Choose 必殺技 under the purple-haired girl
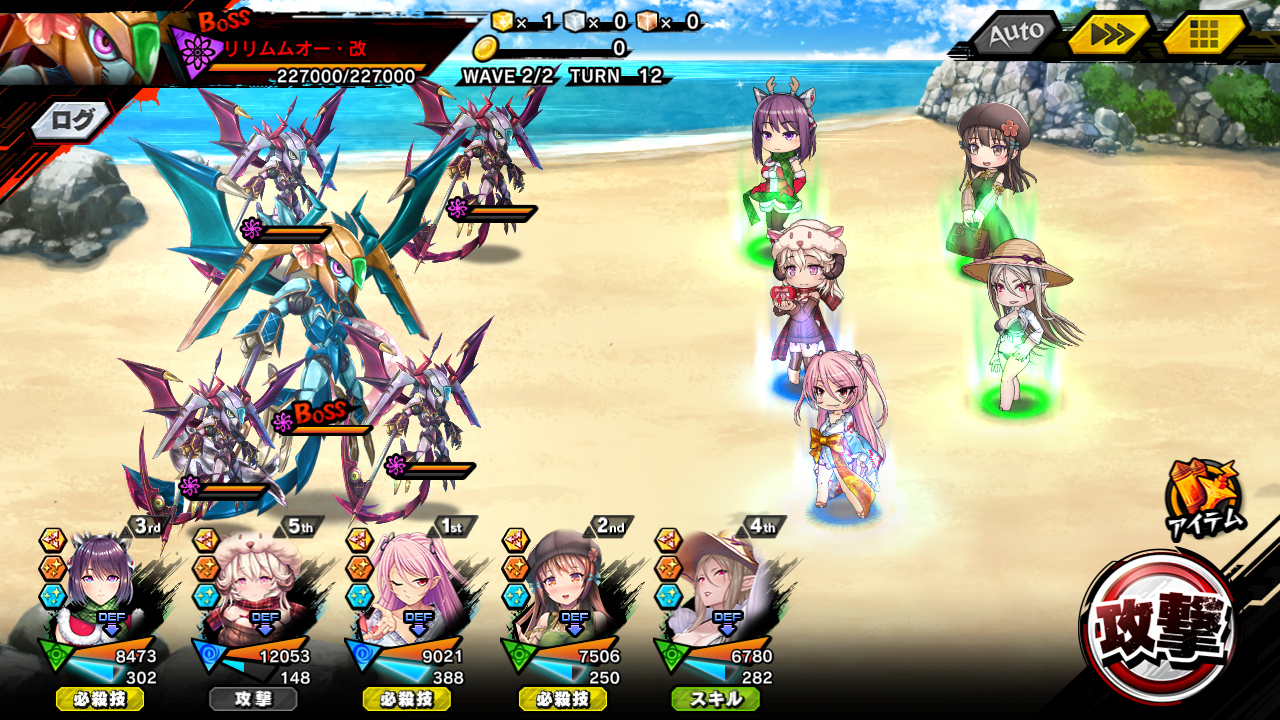 tap(100, 699)
